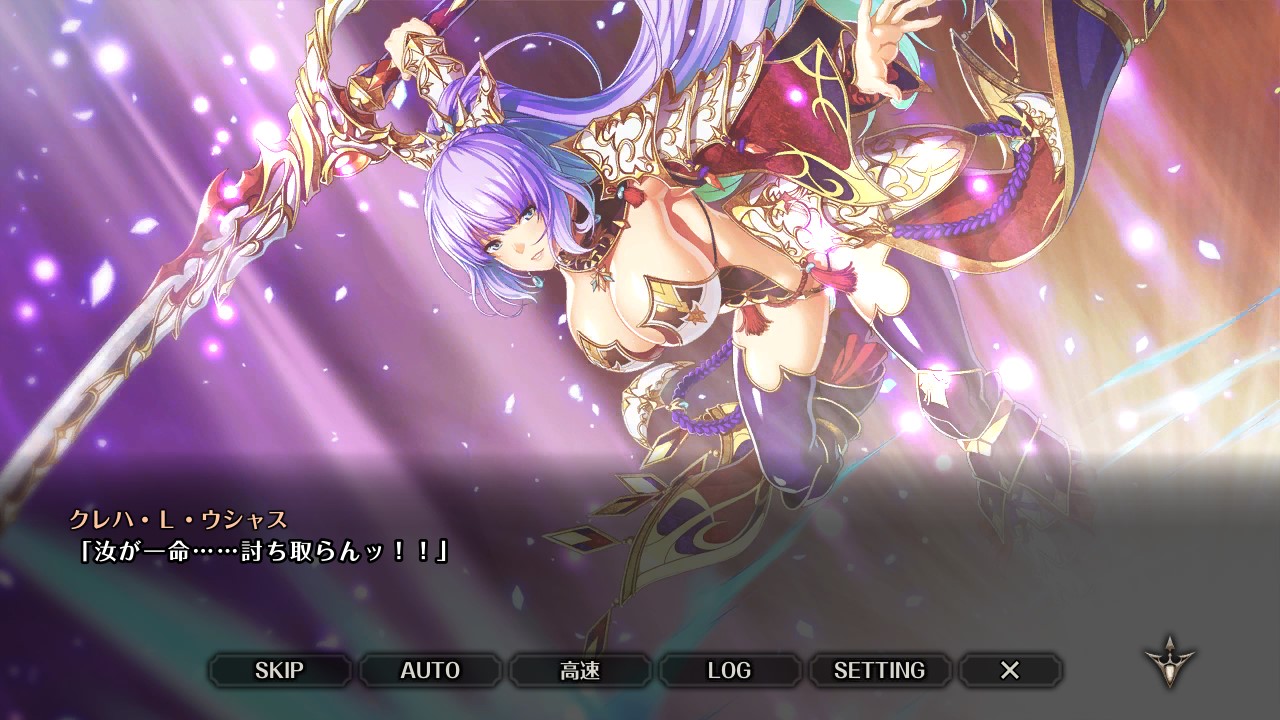This screenshot has height=720, width=1280.
Task: Enable AUTO text advance
Action: 430,670
